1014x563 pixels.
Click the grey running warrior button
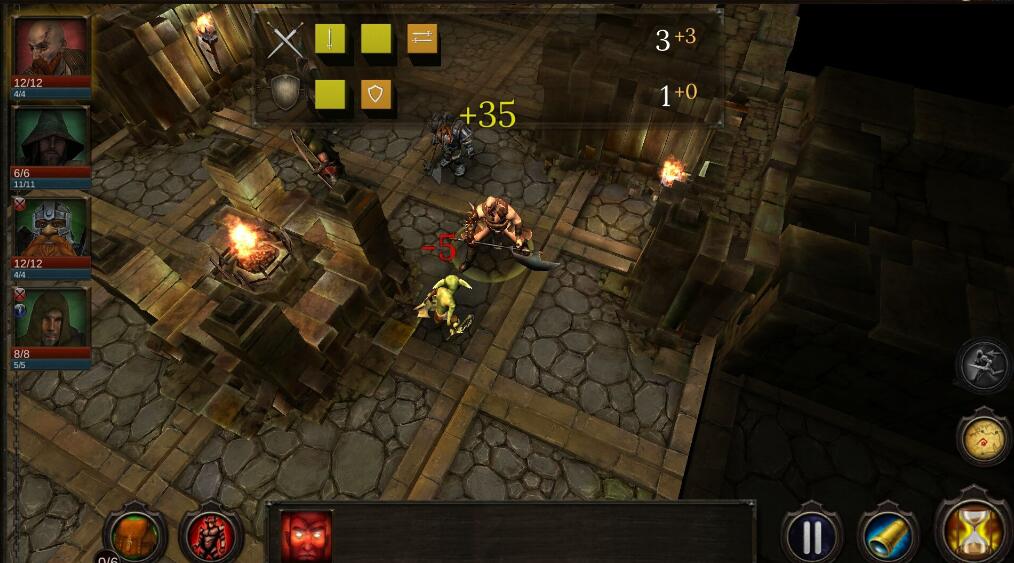point(983,365)
